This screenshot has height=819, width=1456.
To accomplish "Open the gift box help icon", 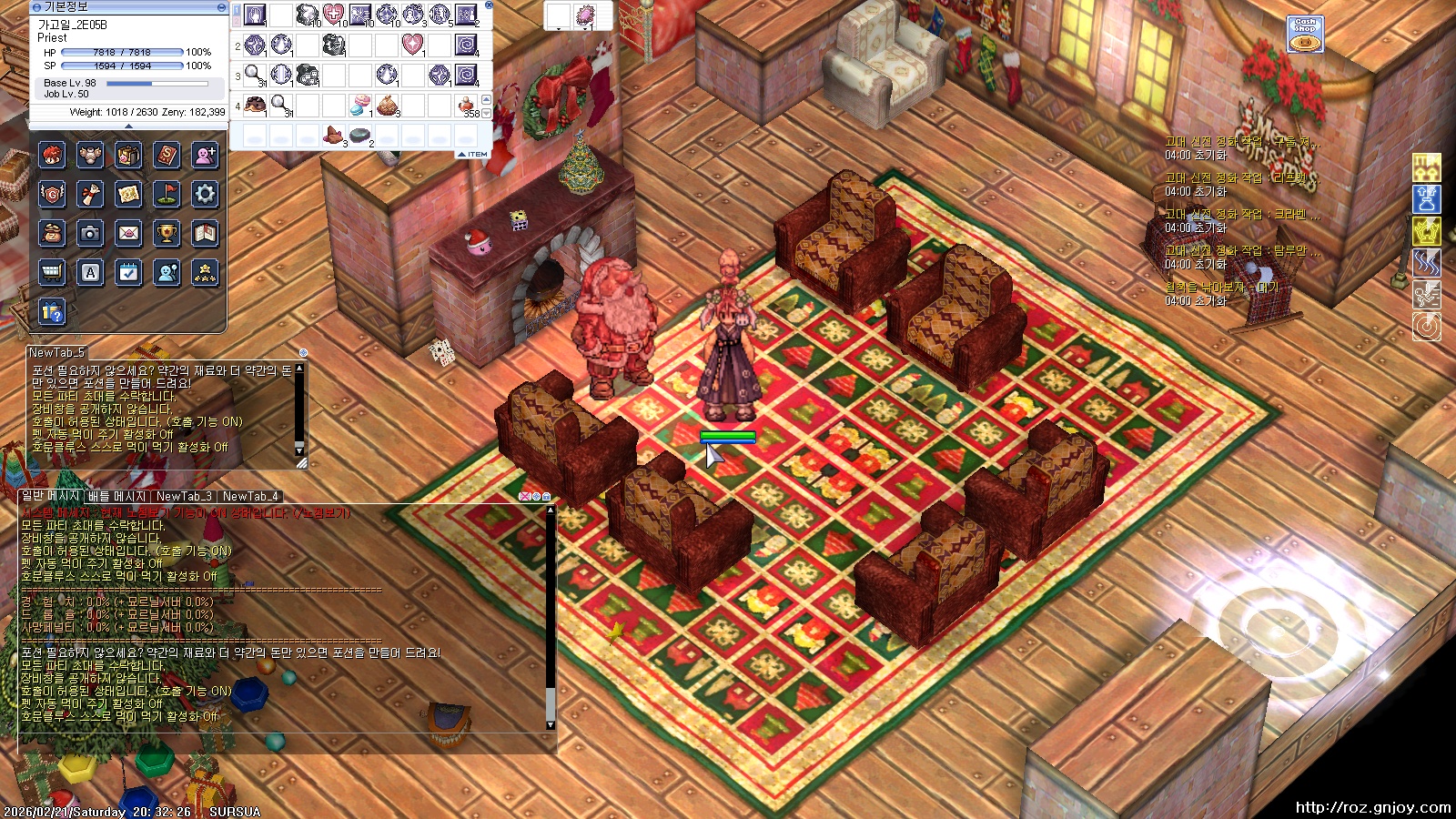I will point(52,312).
